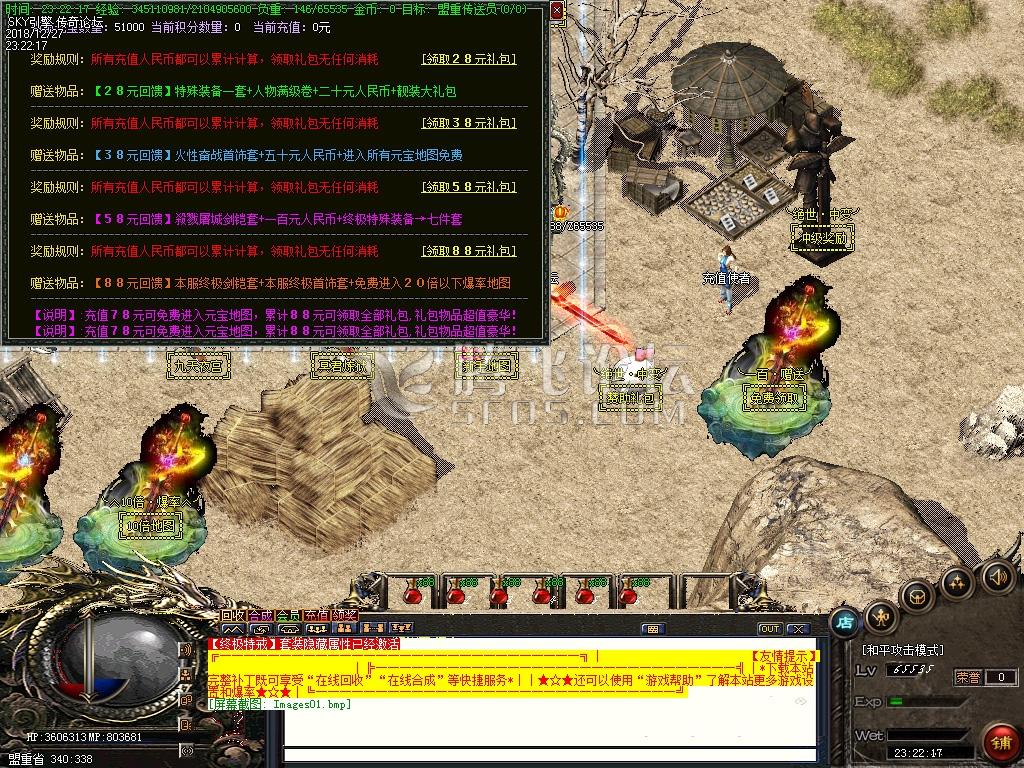Image resolution: width=1024 pixels, height=768 pixels.
Task: Open the 合成 synthesis tab
Action: pyautogui.click(x=260, y=614)
